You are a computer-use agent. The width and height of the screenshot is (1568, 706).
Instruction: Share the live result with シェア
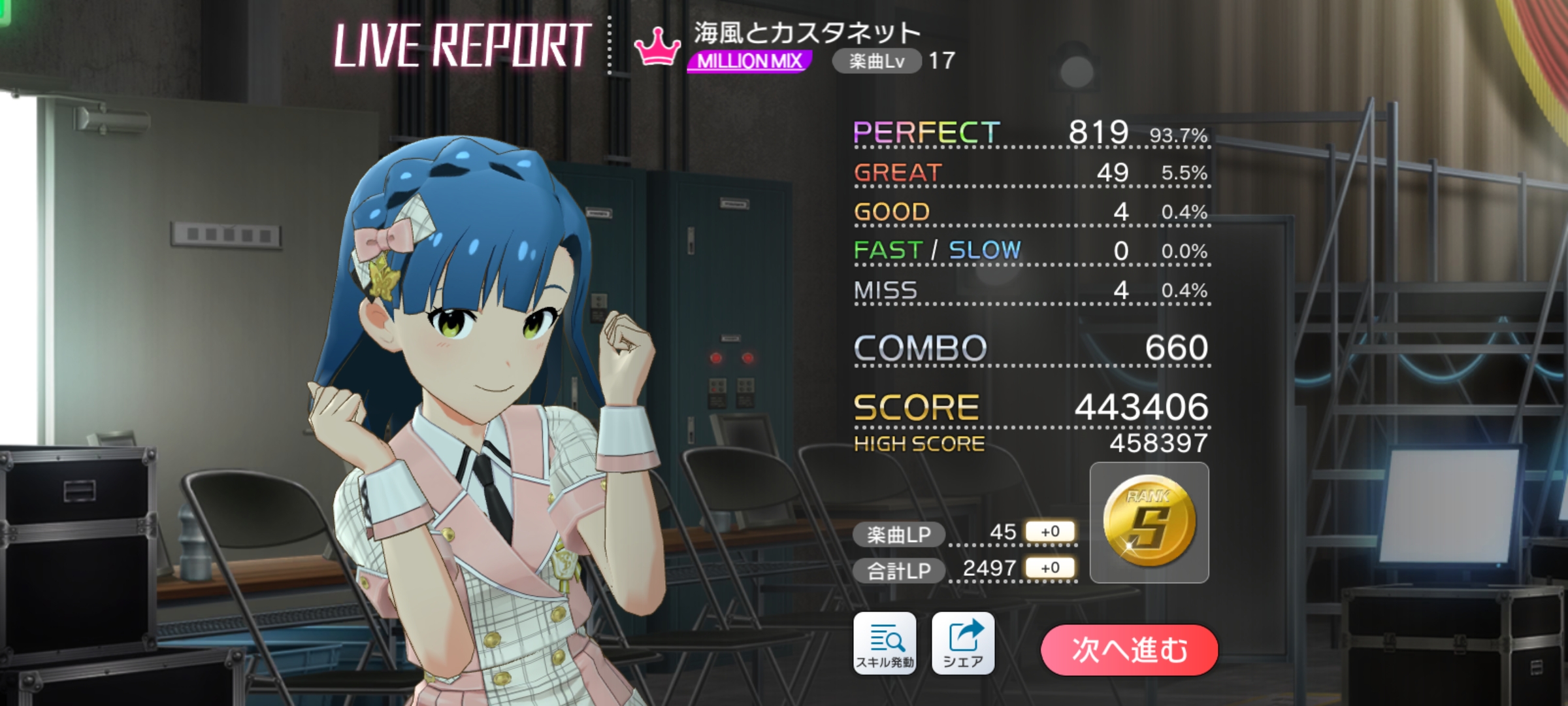point(963,643)
